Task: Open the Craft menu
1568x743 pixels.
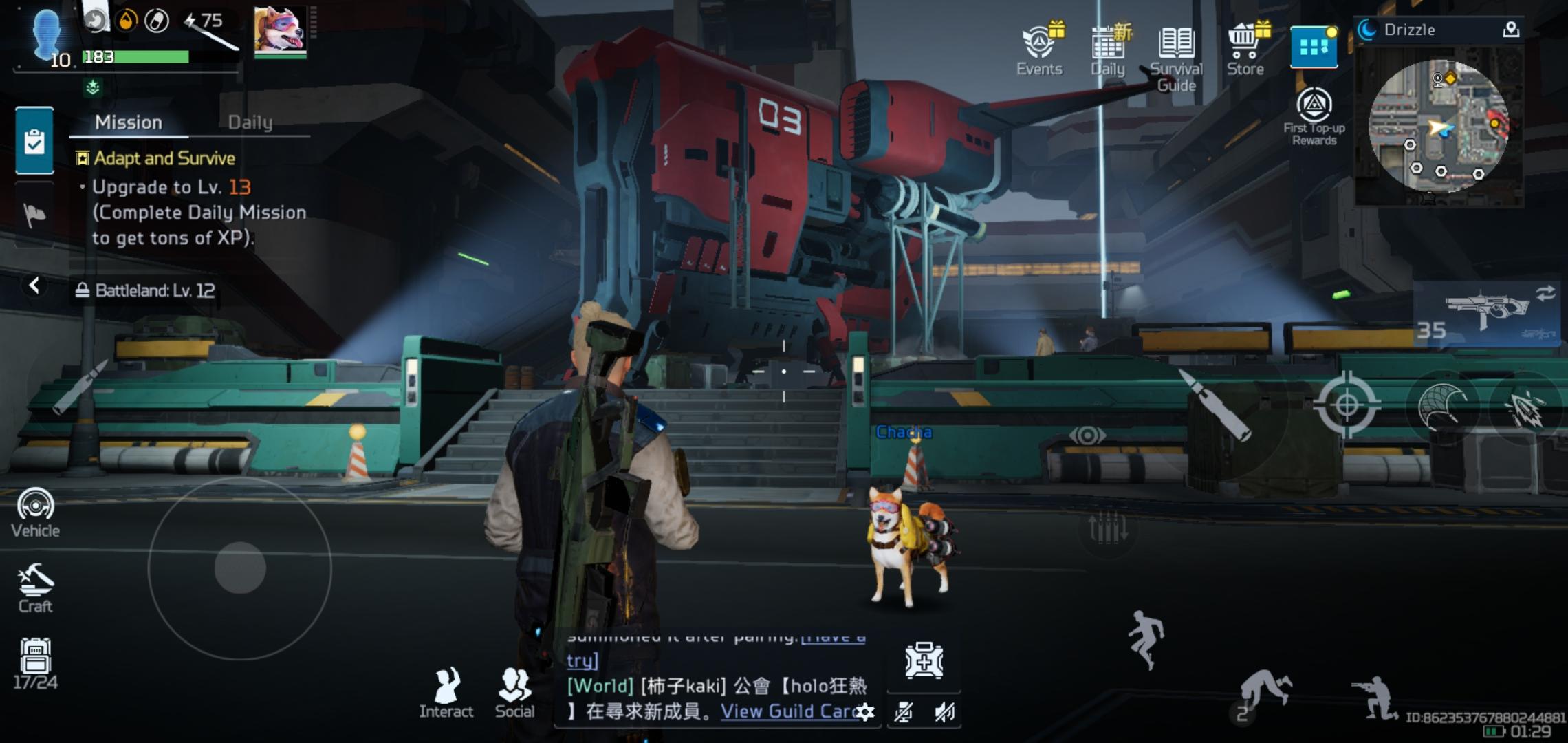Action: 35,588
